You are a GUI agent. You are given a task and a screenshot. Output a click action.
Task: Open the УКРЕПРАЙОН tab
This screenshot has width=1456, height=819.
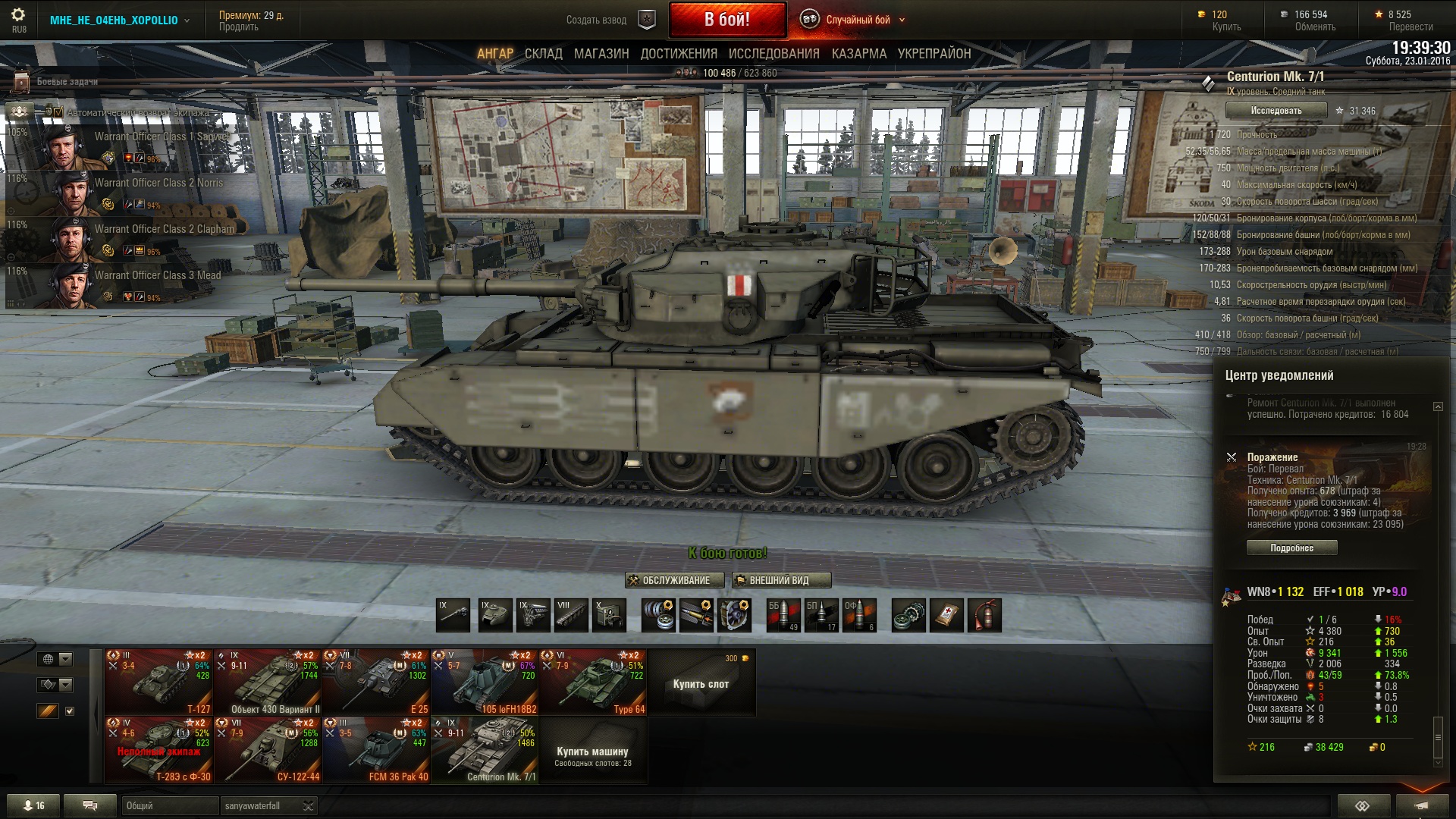click(934, 54)
